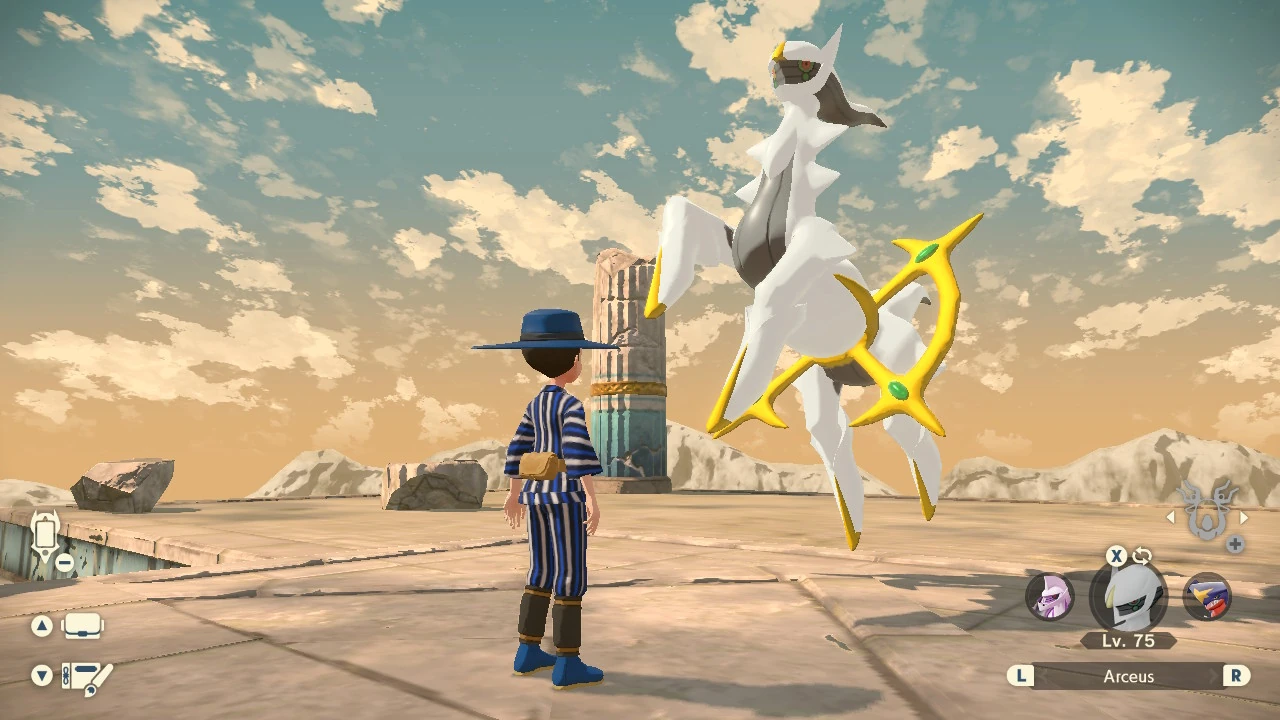Open the Arc Phone map
The height and width of the screenshot is (720, 1280).
coord(44,535)
